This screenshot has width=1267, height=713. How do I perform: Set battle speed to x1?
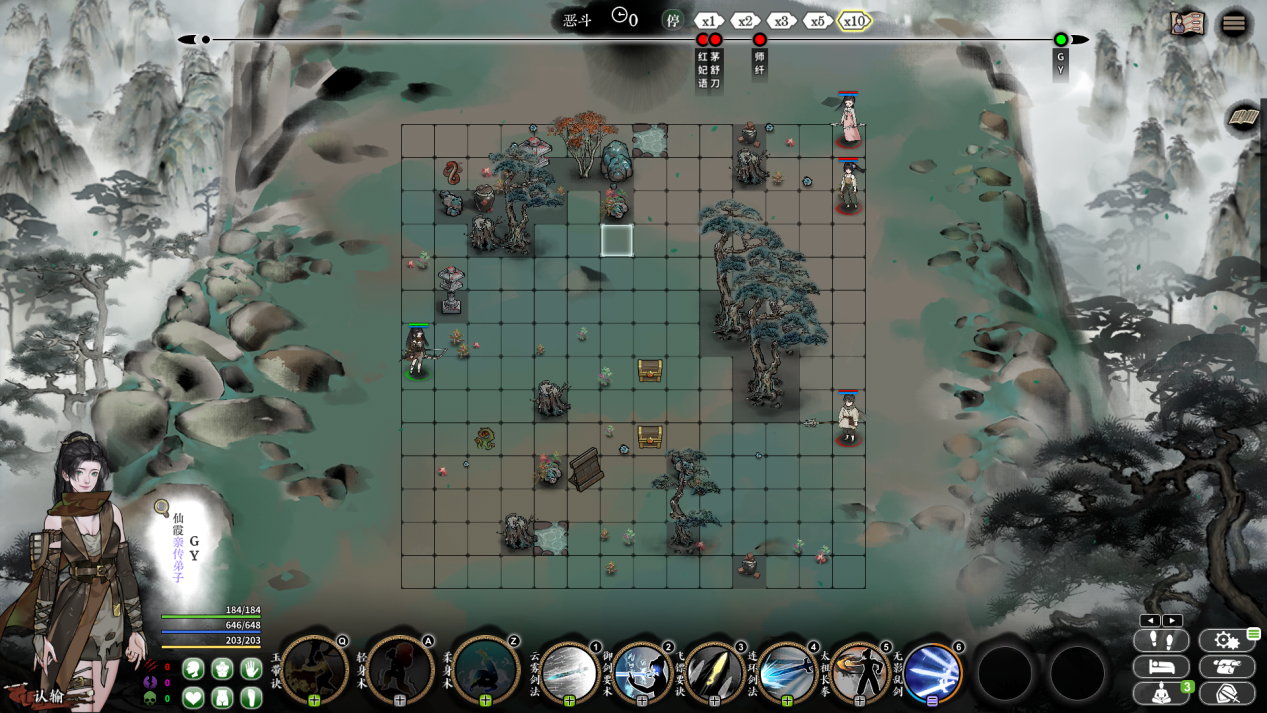(x=709, y=21)
